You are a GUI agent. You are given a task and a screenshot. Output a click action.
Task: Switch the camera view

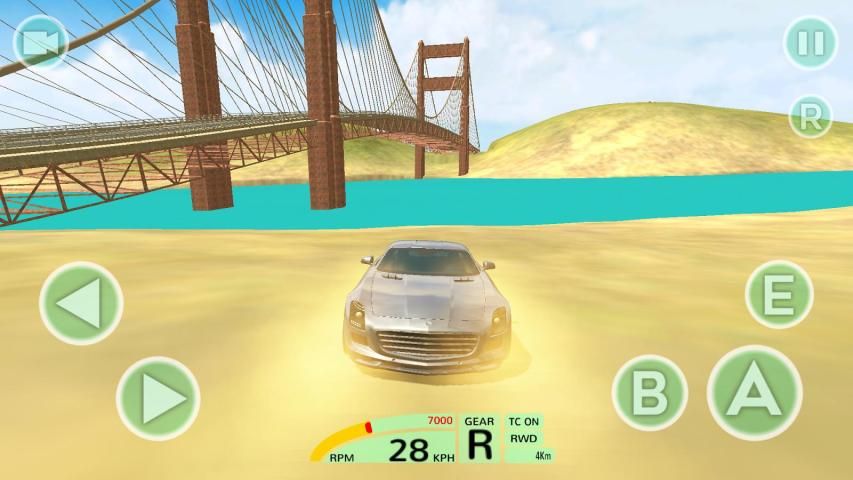(41, 42)
